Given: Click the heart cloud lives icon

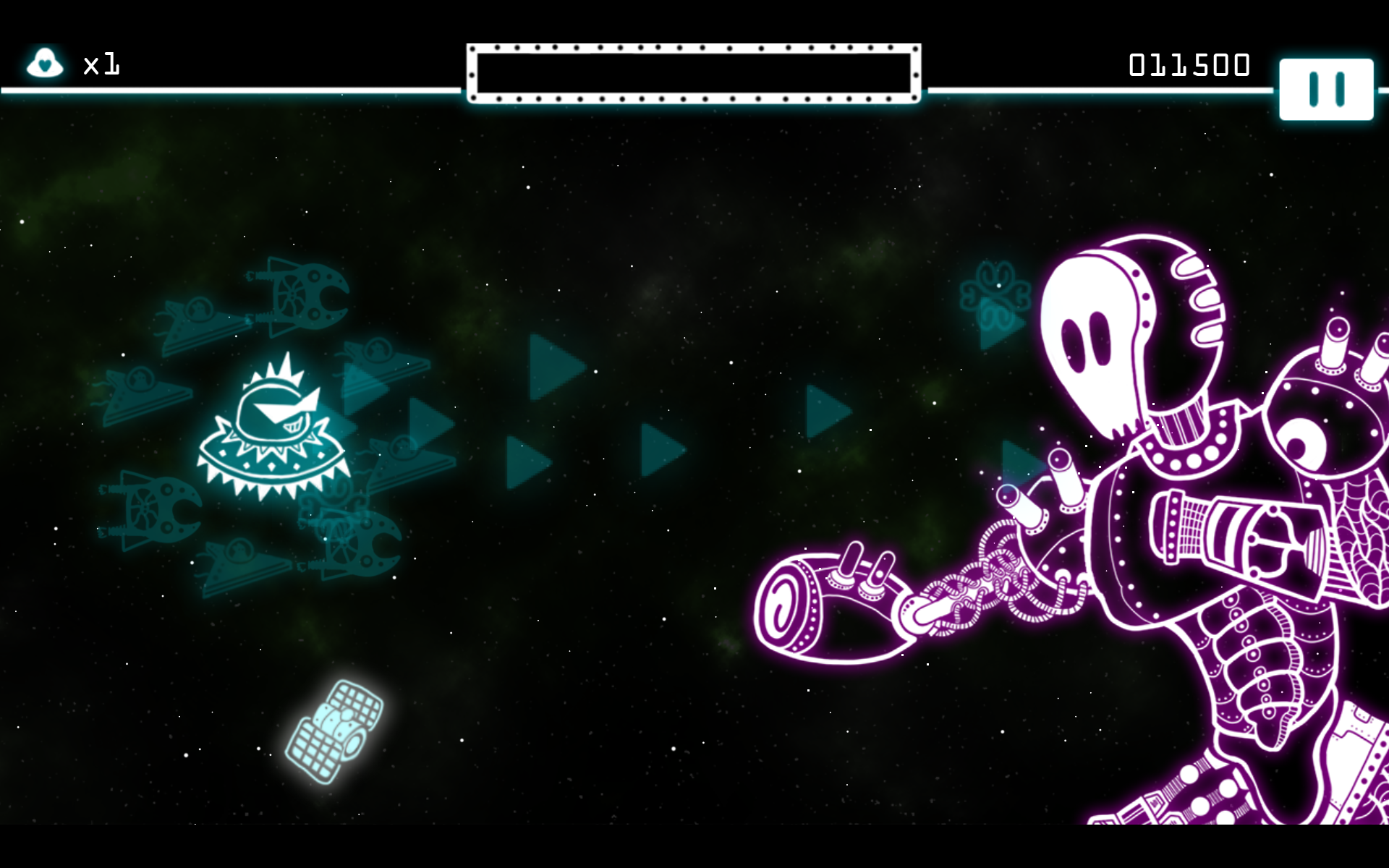Looking at the screenshot, I should pos(45,64).
